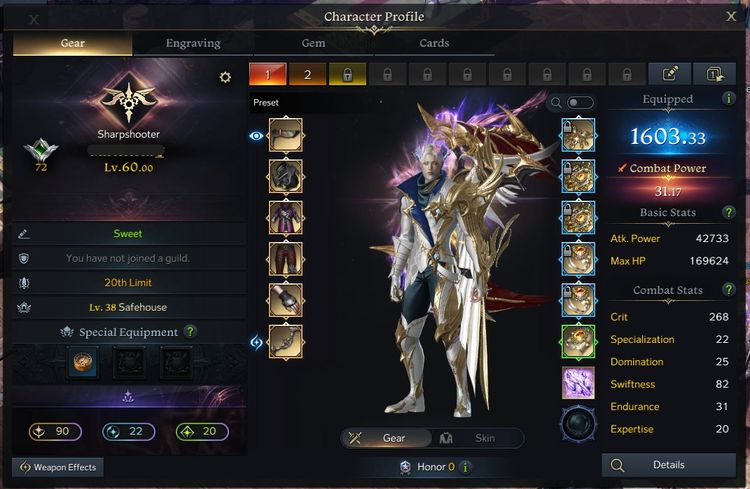Image resolution: width=750 pixels, height=489 pixels.
Task: Select the compass special equipment slot
Action: 83,363
